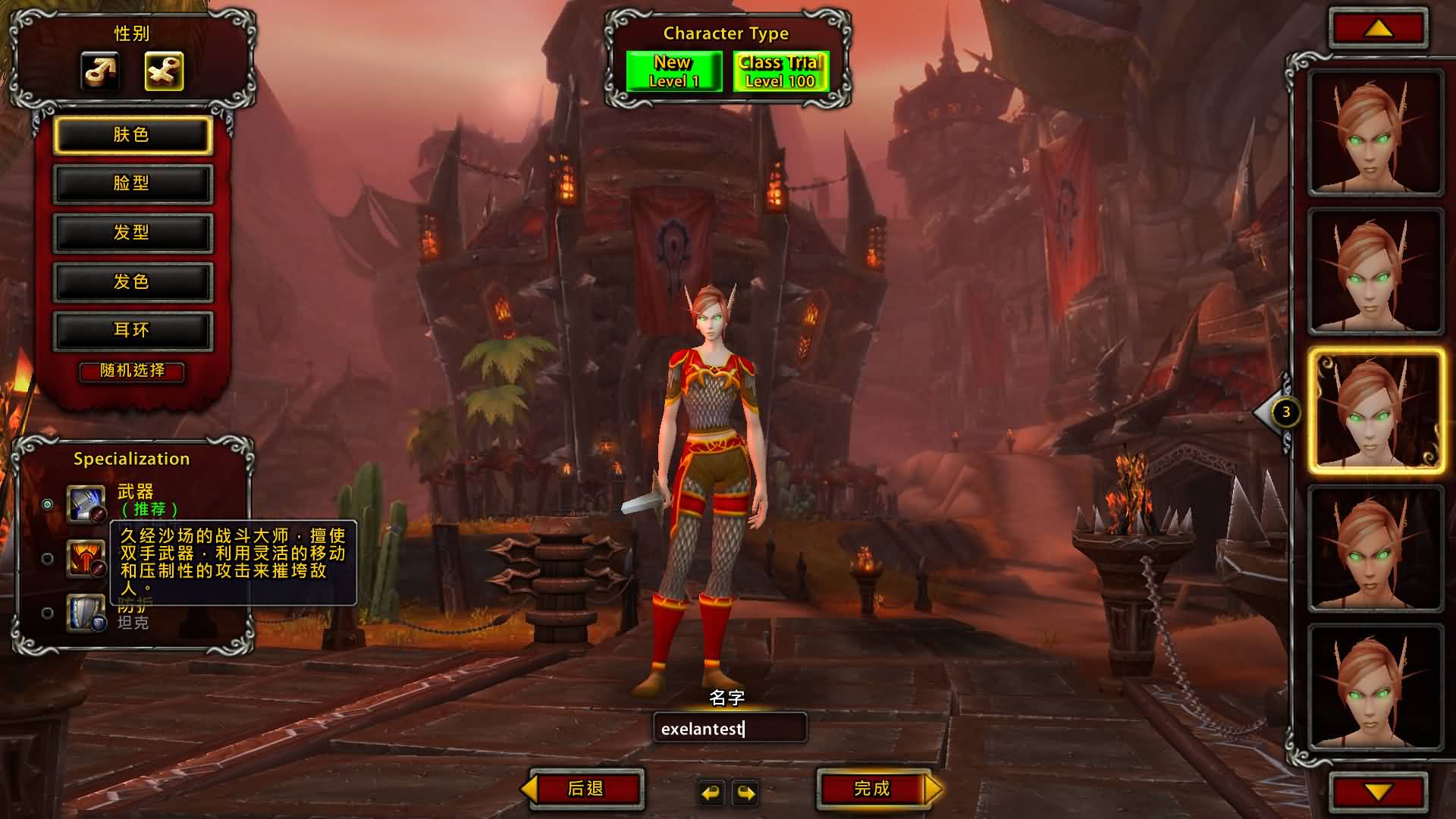Finish creation with the 完成 button
This screenshot has width=1456, height=819.
873,789
